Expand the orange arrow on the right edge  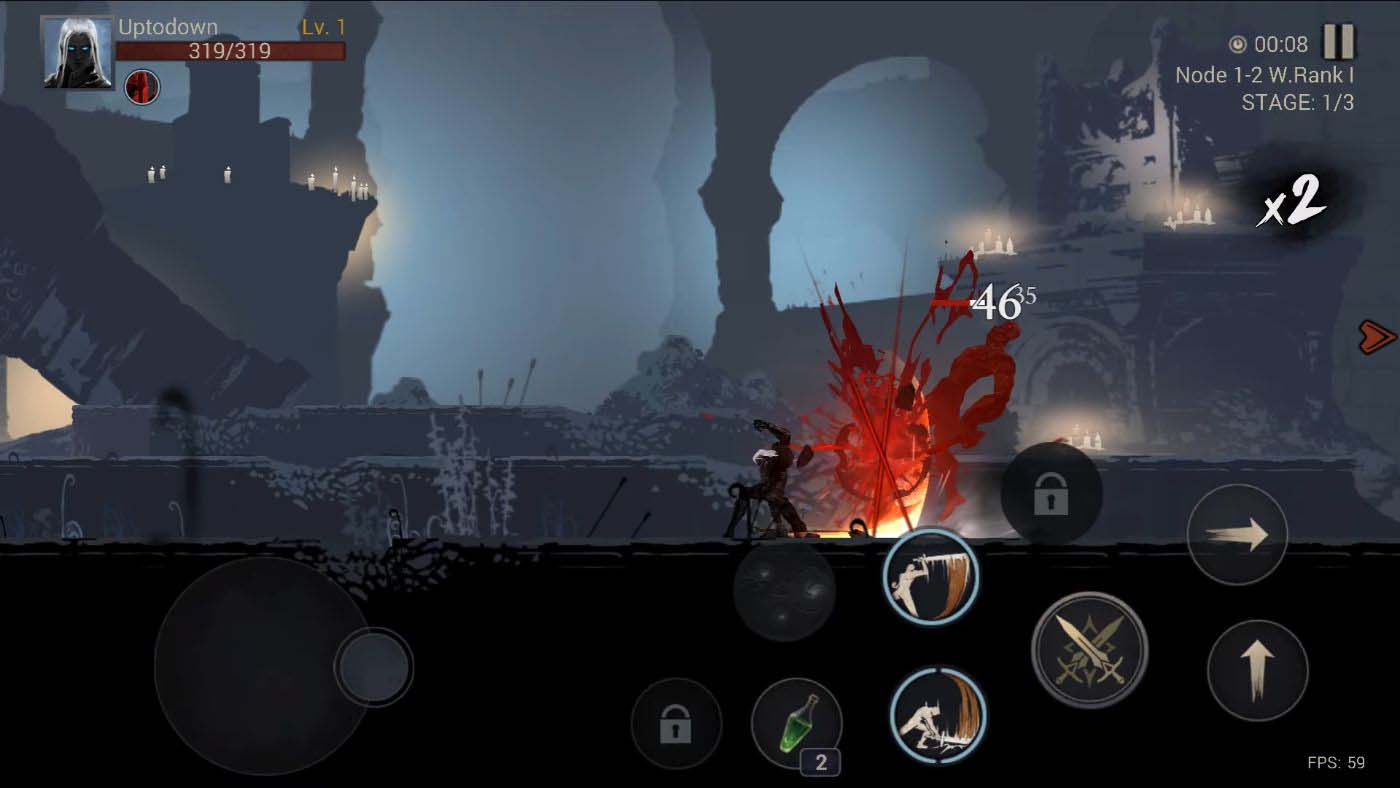click(x=1378, y=336)
